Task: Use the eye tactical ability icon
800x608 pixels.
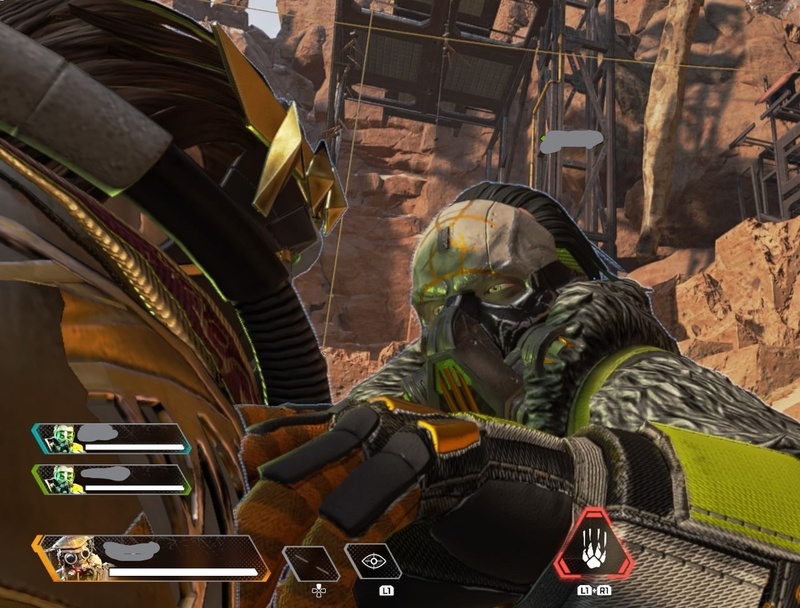Action: [373, 561]
